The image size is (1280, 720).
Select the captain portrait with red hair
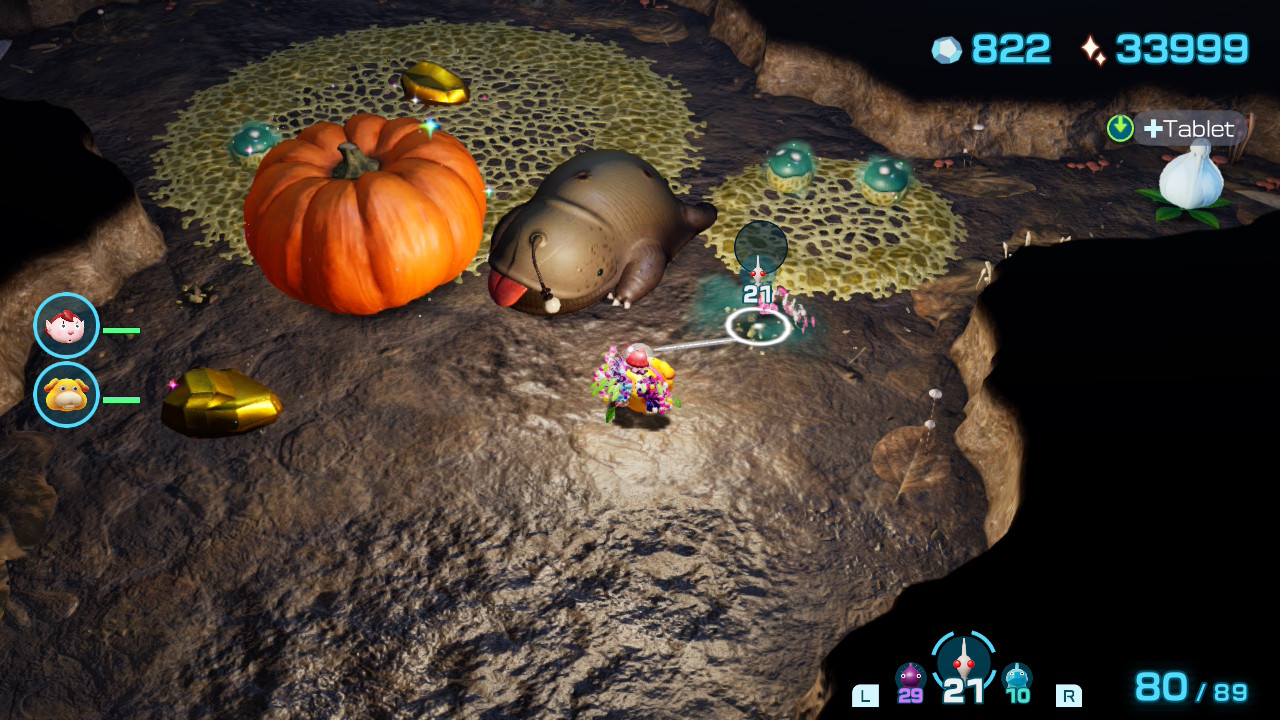(x=66, y=325)
